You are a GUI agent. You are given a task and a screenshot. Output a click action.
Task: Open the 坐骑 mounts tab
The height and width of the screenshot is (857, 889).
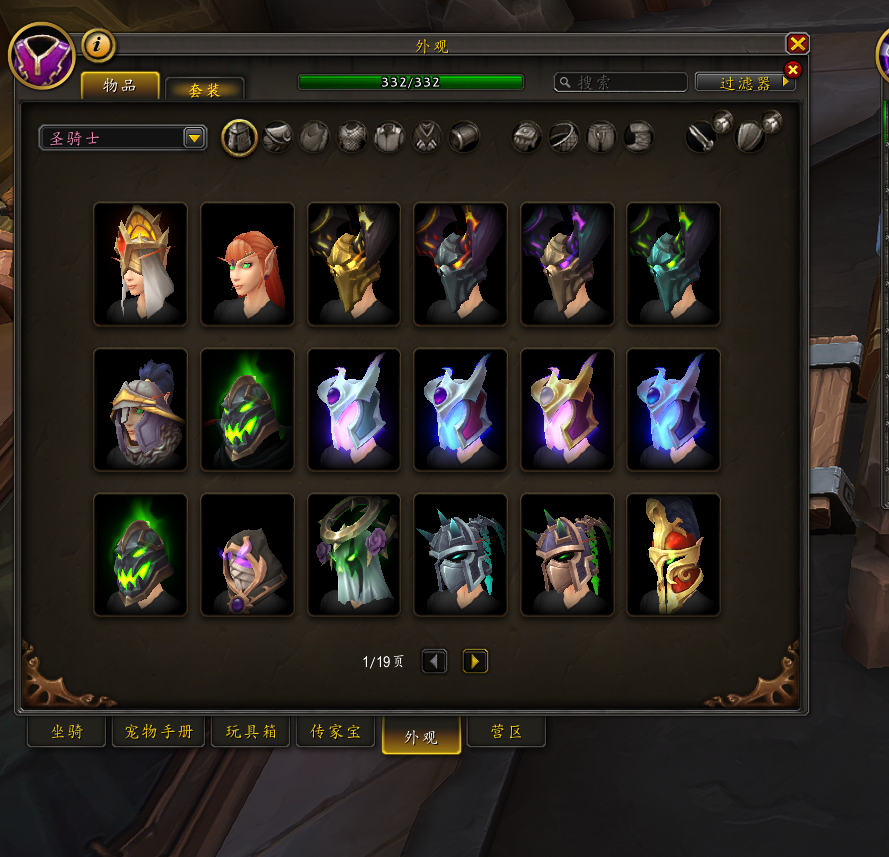coord(67,732)
